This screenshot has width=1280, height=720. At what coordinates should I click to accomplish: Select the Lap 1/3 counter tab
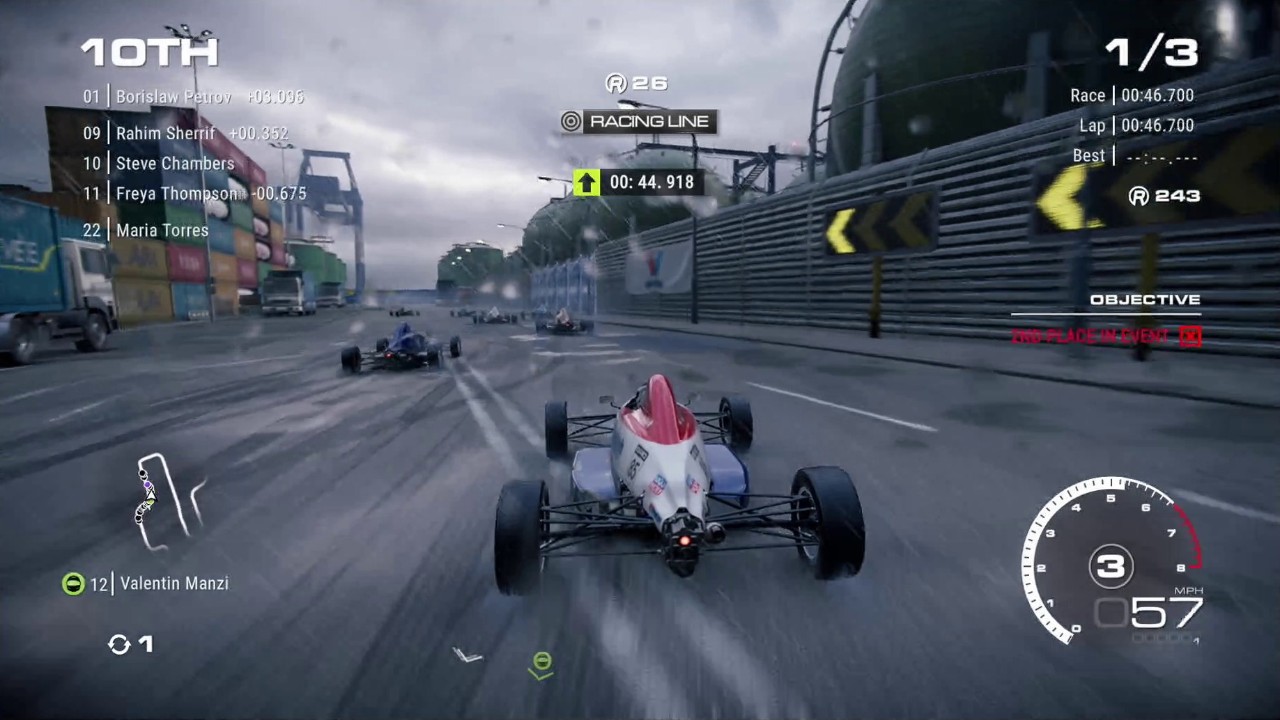coord(1152,52)
